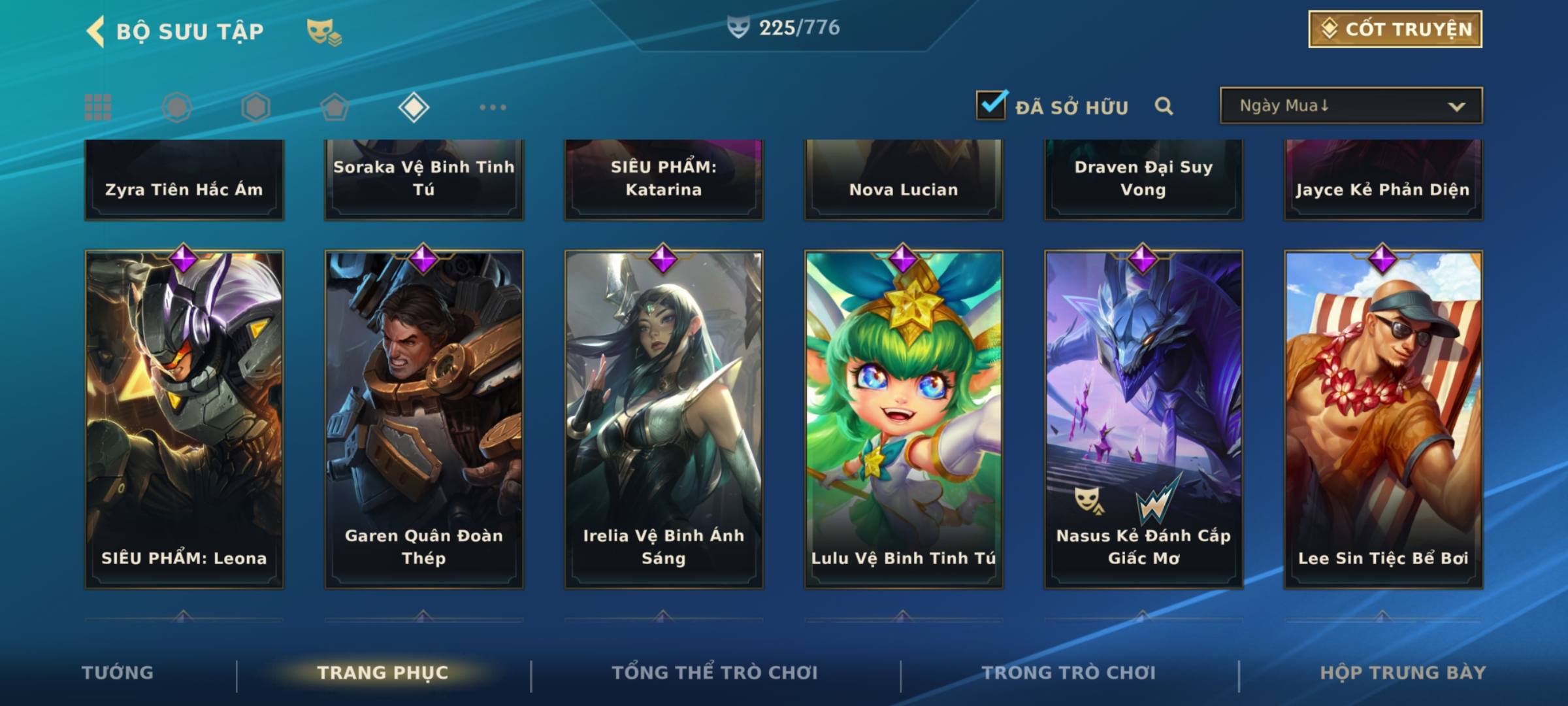
Task: Click the golden mask with coins icon
Action: (x=323, y=32)
